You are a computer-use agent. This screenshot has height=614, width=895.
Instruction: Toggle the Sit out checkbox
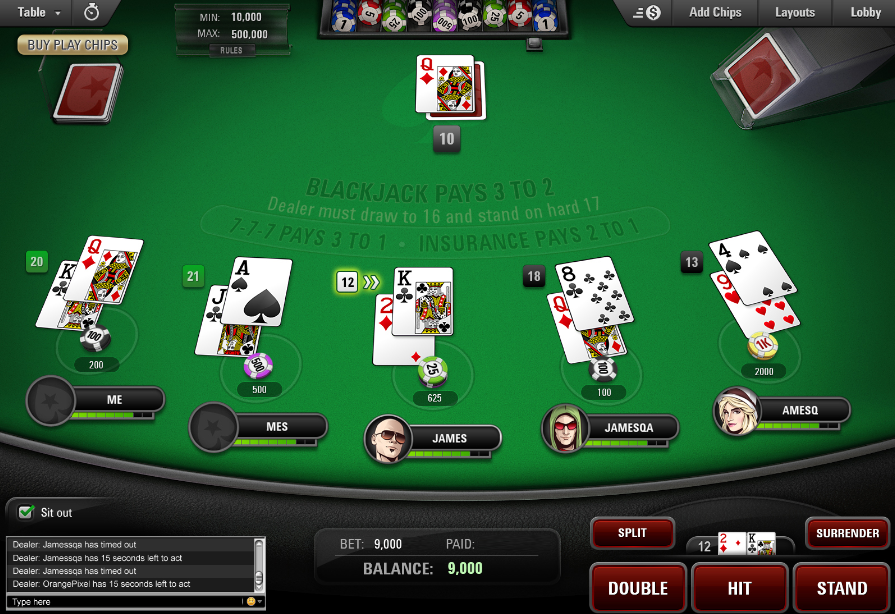27,513
